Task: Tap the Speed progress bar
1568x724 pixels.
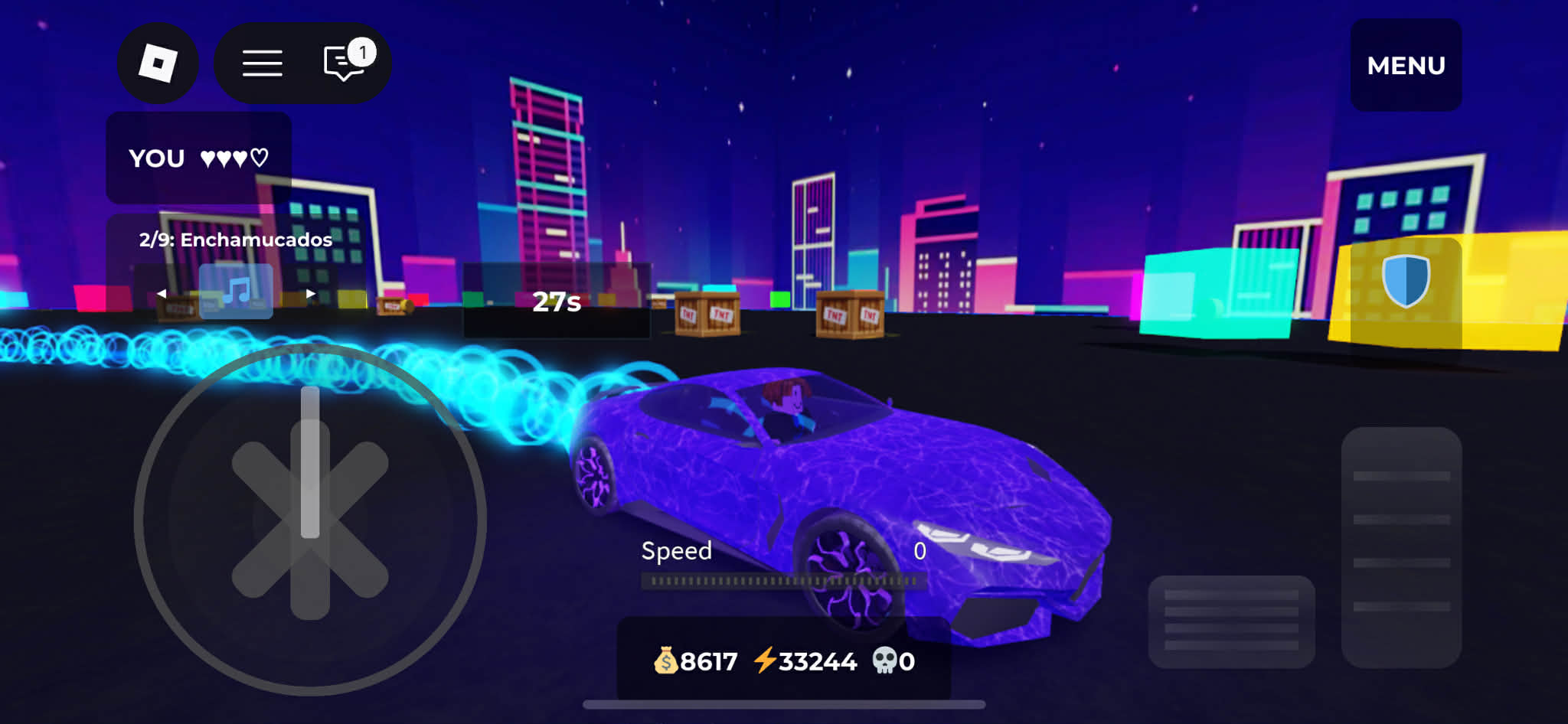Action: click(782, 582)
